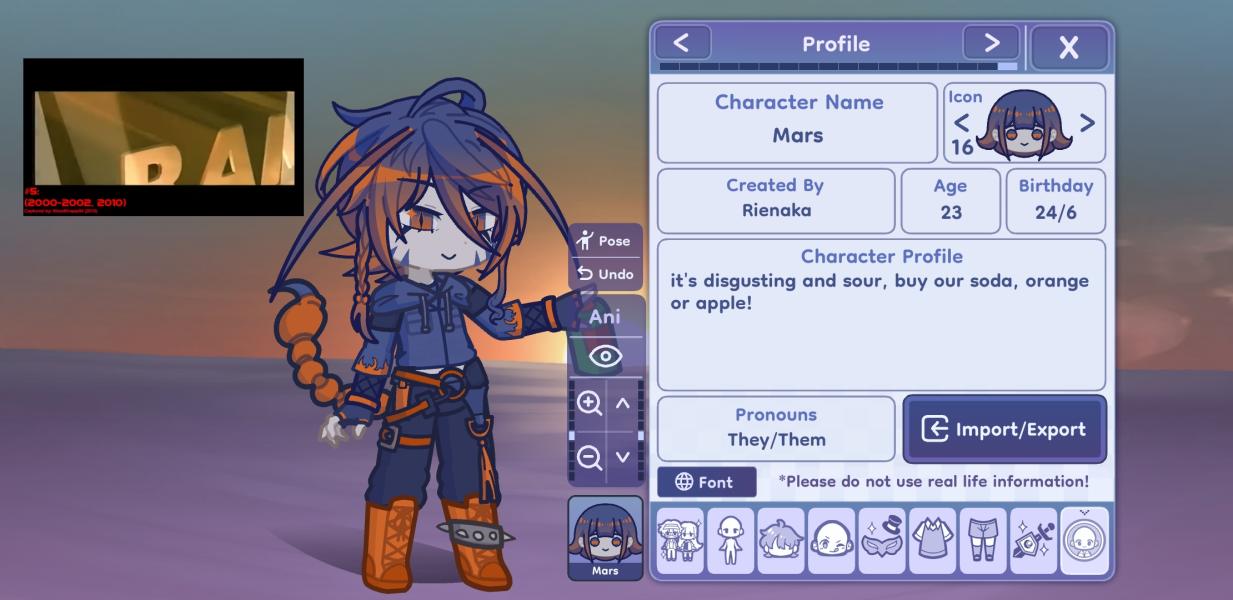Open the clothing shirt category tab
Viewport: 1233px width, 600px height.
click(x=933, y=541)
